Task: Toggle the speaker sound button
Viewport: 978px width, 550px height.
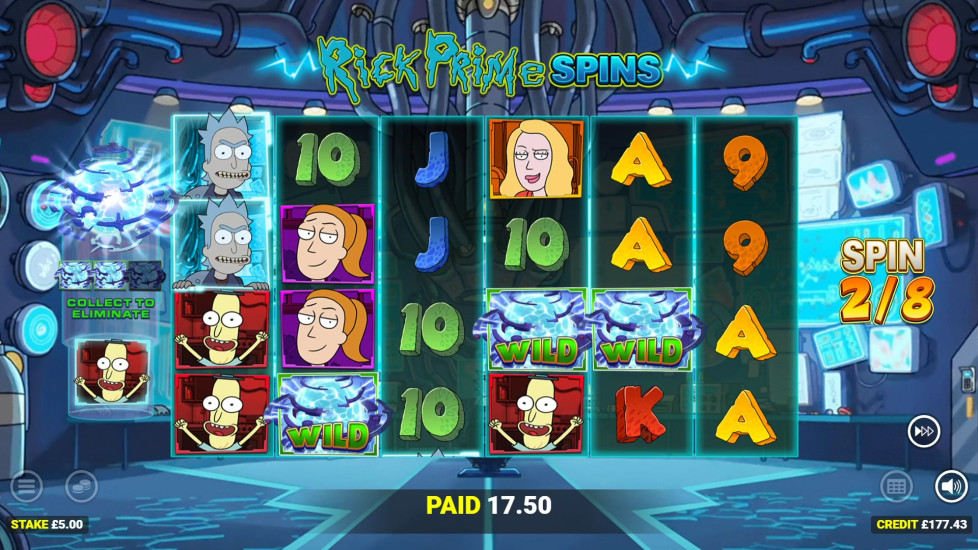Action: pos(951,487)
